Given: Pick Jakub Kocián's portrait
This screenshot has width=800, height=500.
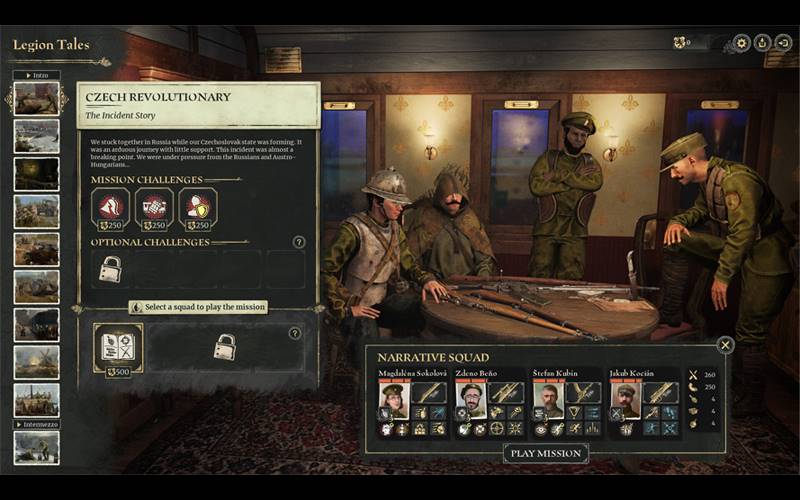Looking at the screenshot, I should pos(625,400).
